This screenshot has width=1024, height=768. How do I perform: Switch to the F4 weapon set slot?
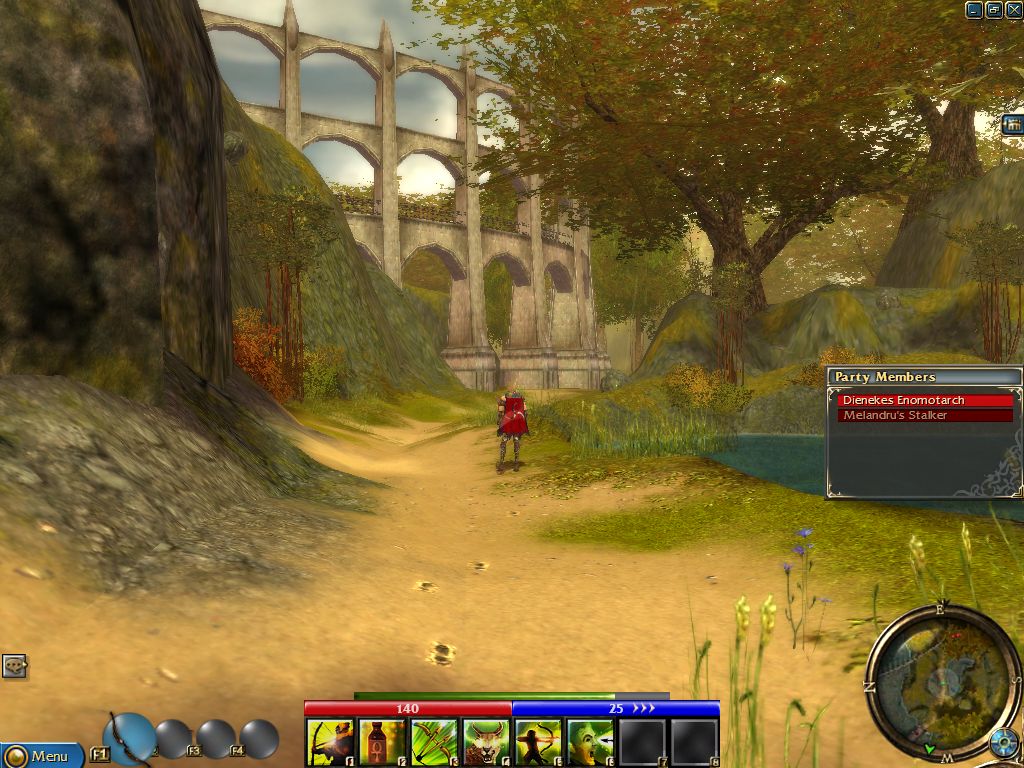point(258,740)
